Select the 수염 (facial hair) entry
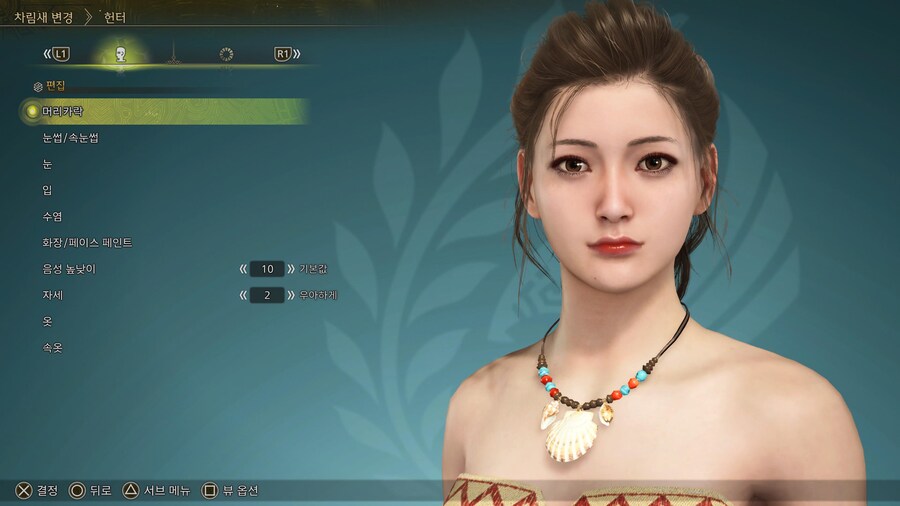 pyautogui.click(x=52, y=216)
